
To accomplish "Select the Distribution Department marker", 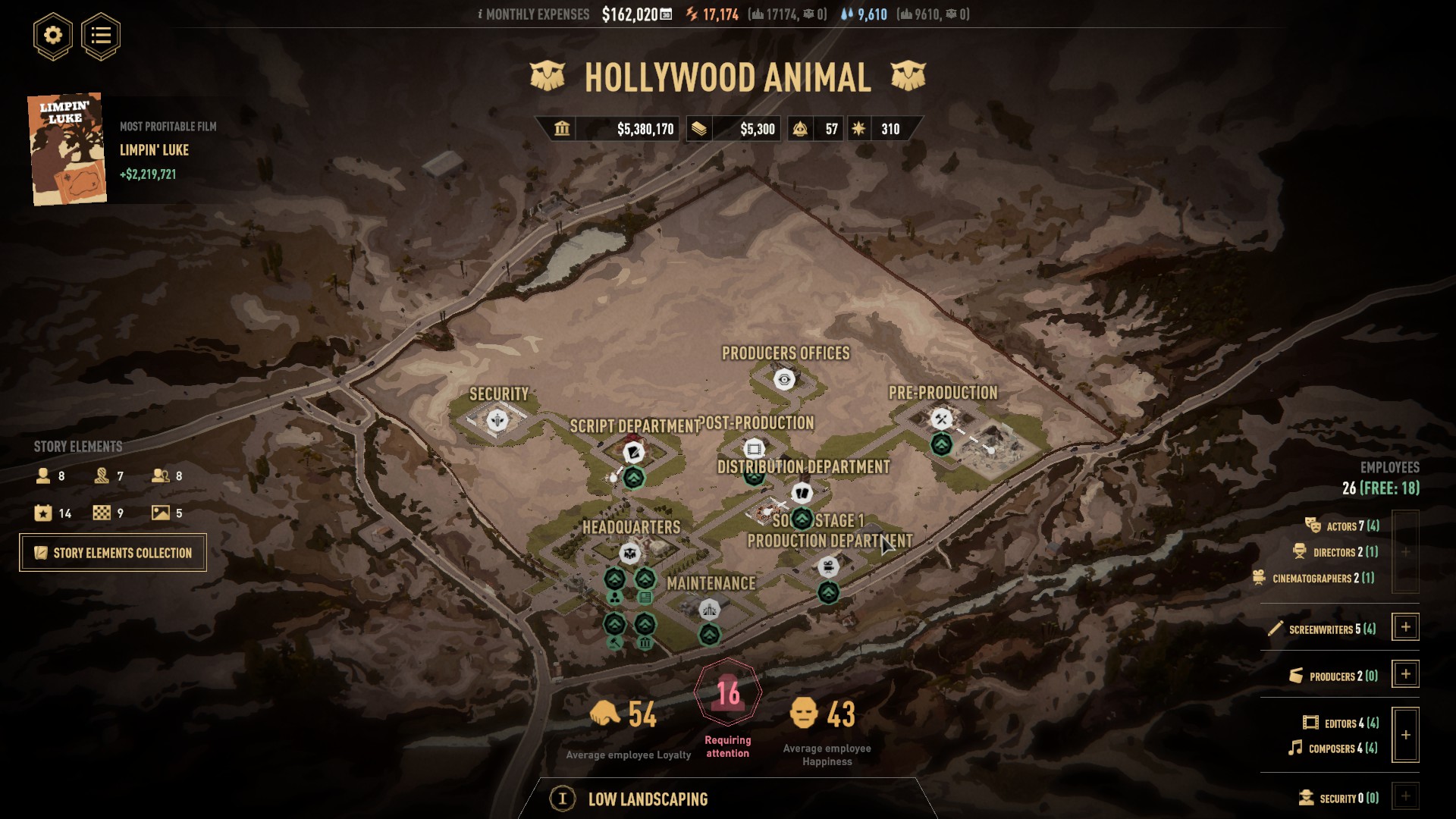I will coord(802,493).
